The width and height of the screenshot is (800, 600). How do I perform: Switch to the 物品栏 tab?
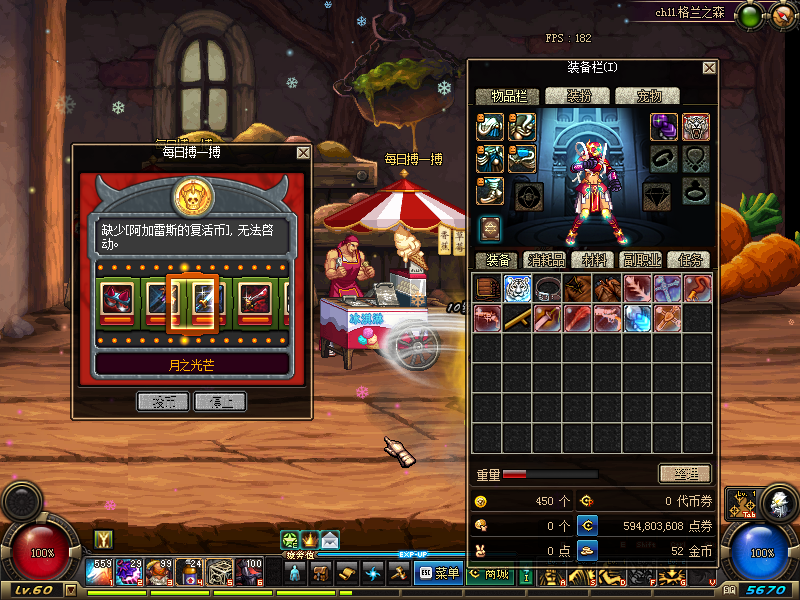point(508,97)
